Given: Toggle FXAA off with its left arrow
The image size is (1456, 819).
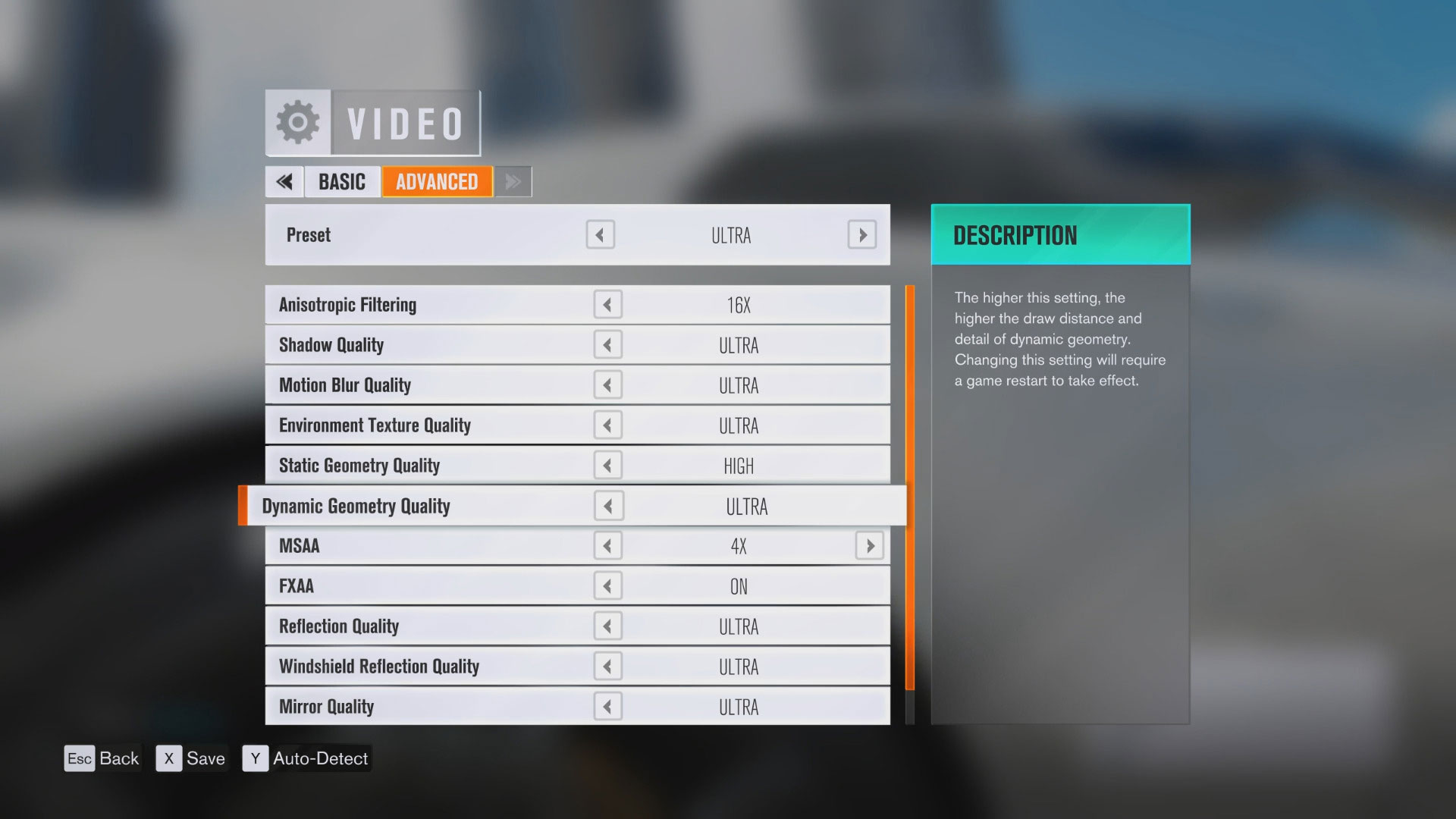Looking at the screenshot, I should [607, 585].
